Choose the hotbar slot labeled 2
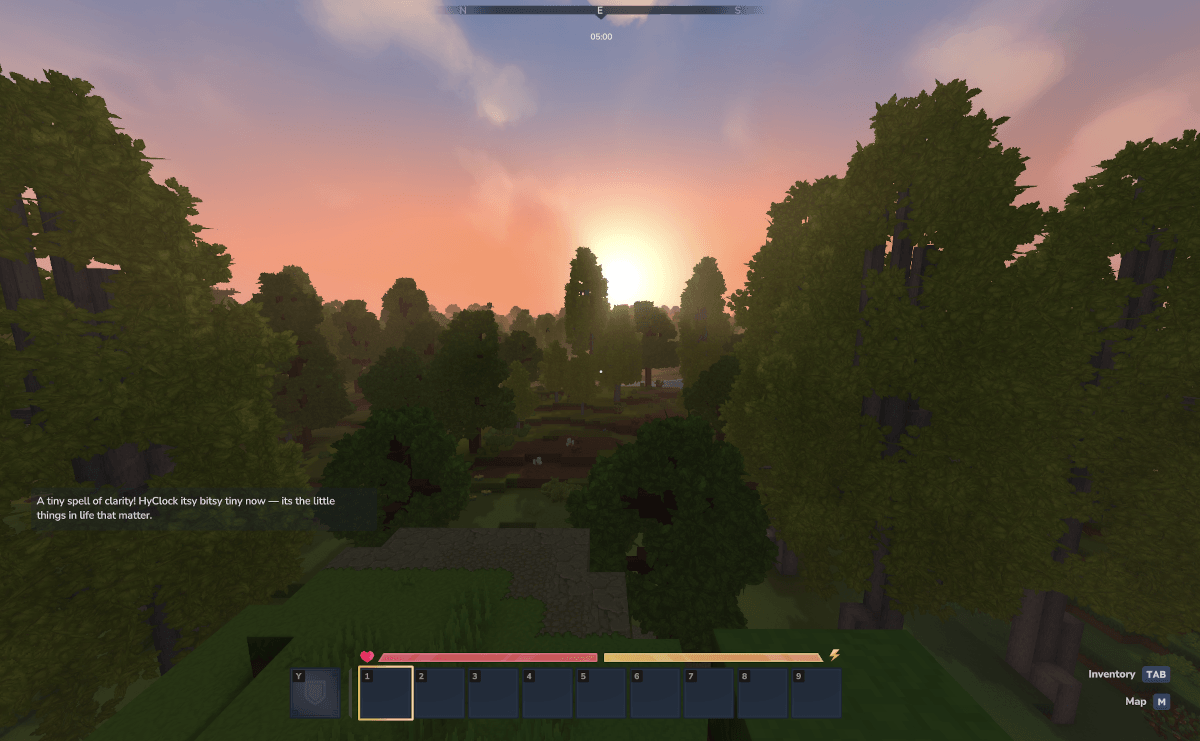 [x=440, y=693]
